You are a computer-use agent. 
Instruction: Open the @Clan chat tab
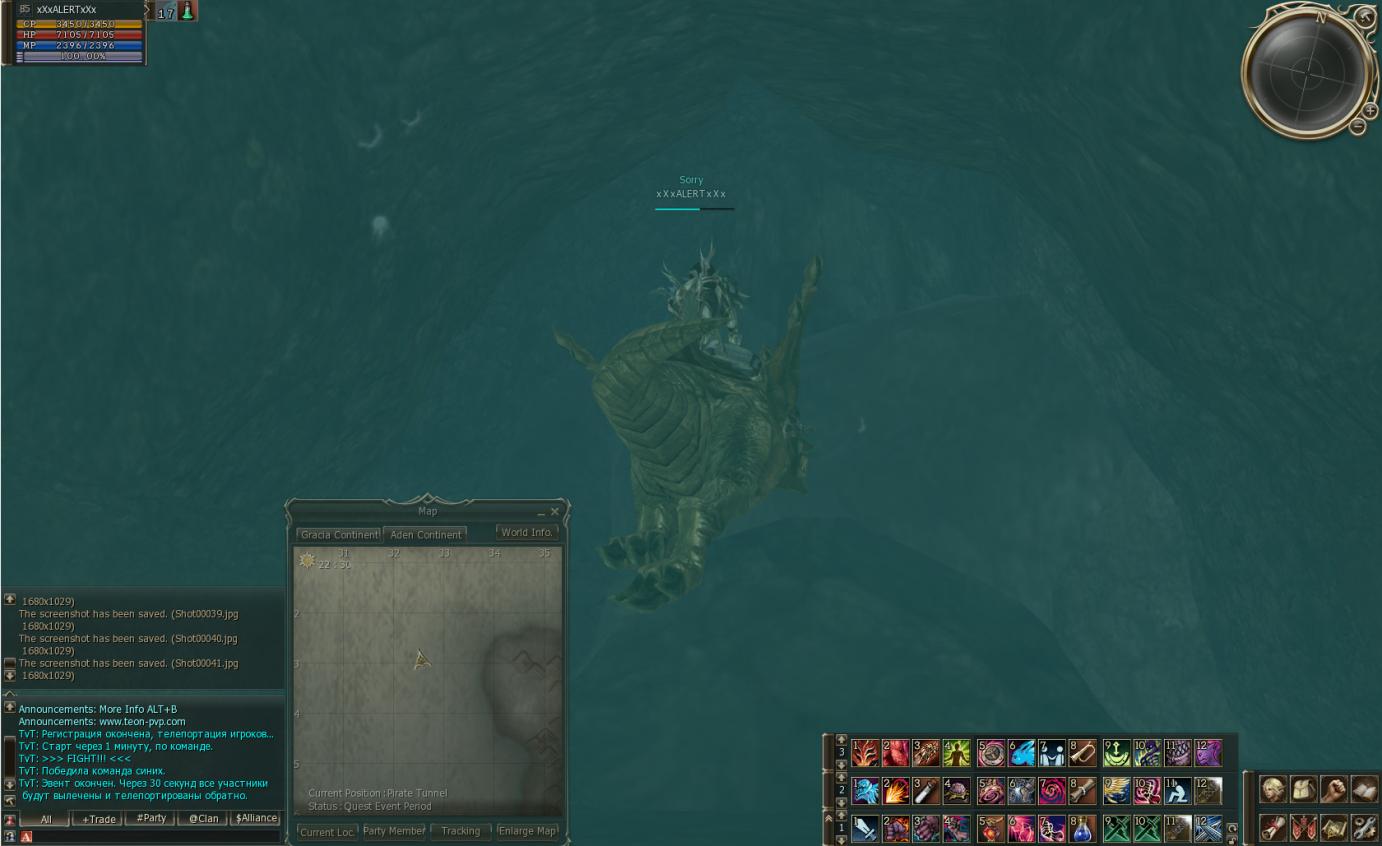[x=203, y=818]
